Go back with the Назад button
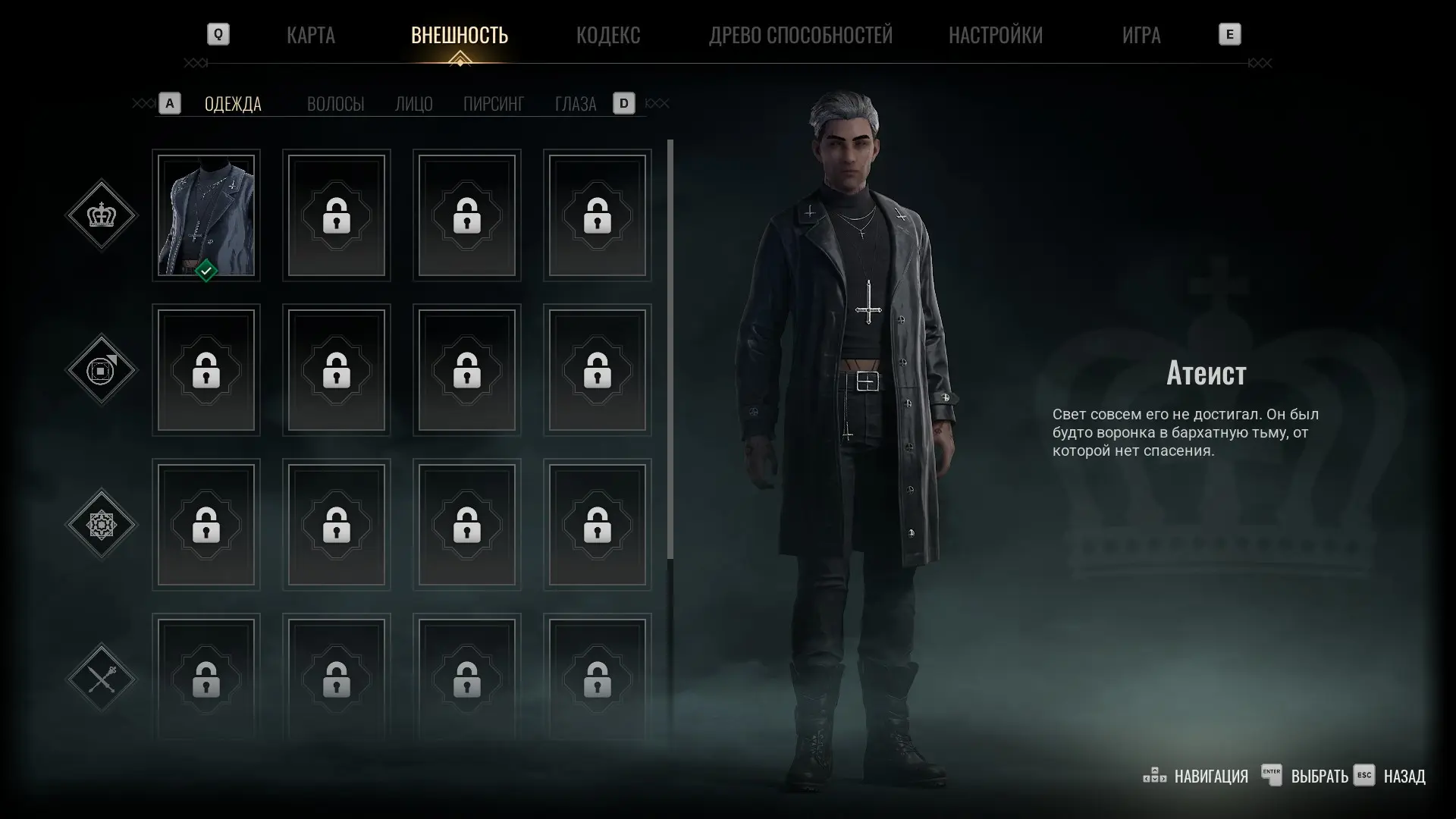 (x=1404, y=777)
